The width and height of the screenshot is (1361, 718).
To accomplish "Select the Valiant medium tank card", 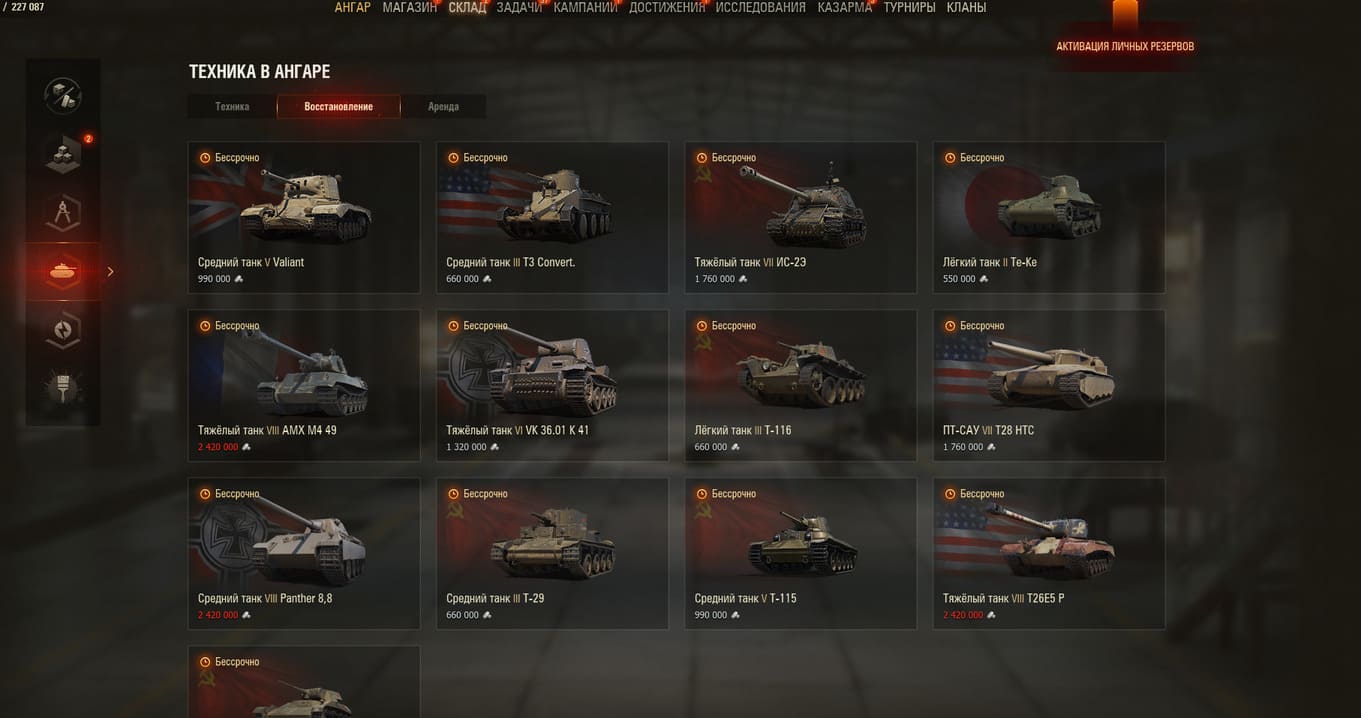I will pos(304,217).
